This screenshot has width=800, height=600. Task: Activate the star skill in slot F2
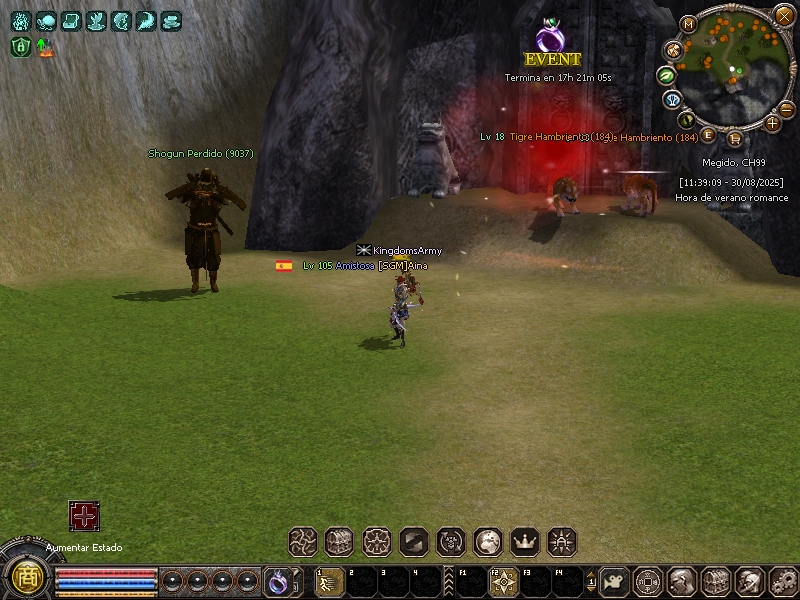(x=504, y=581)
